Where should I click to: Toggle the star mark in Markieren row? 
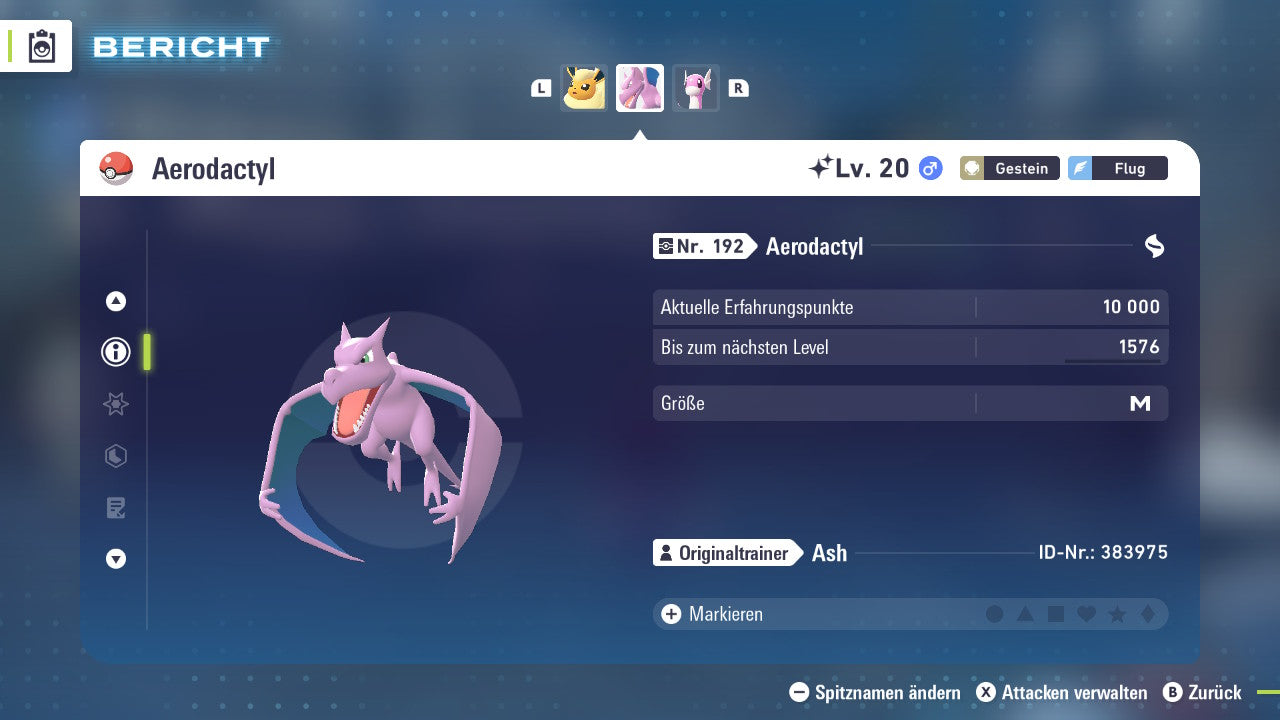pos(1117,614)
